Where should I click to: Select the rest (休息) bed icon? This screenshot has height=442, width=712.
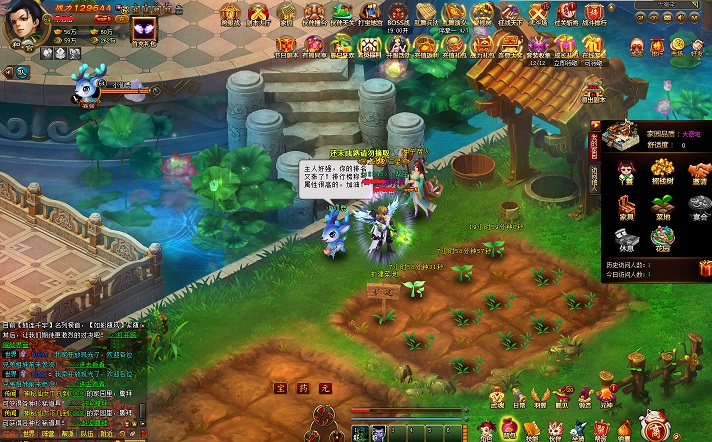click(x=626, y=240)
